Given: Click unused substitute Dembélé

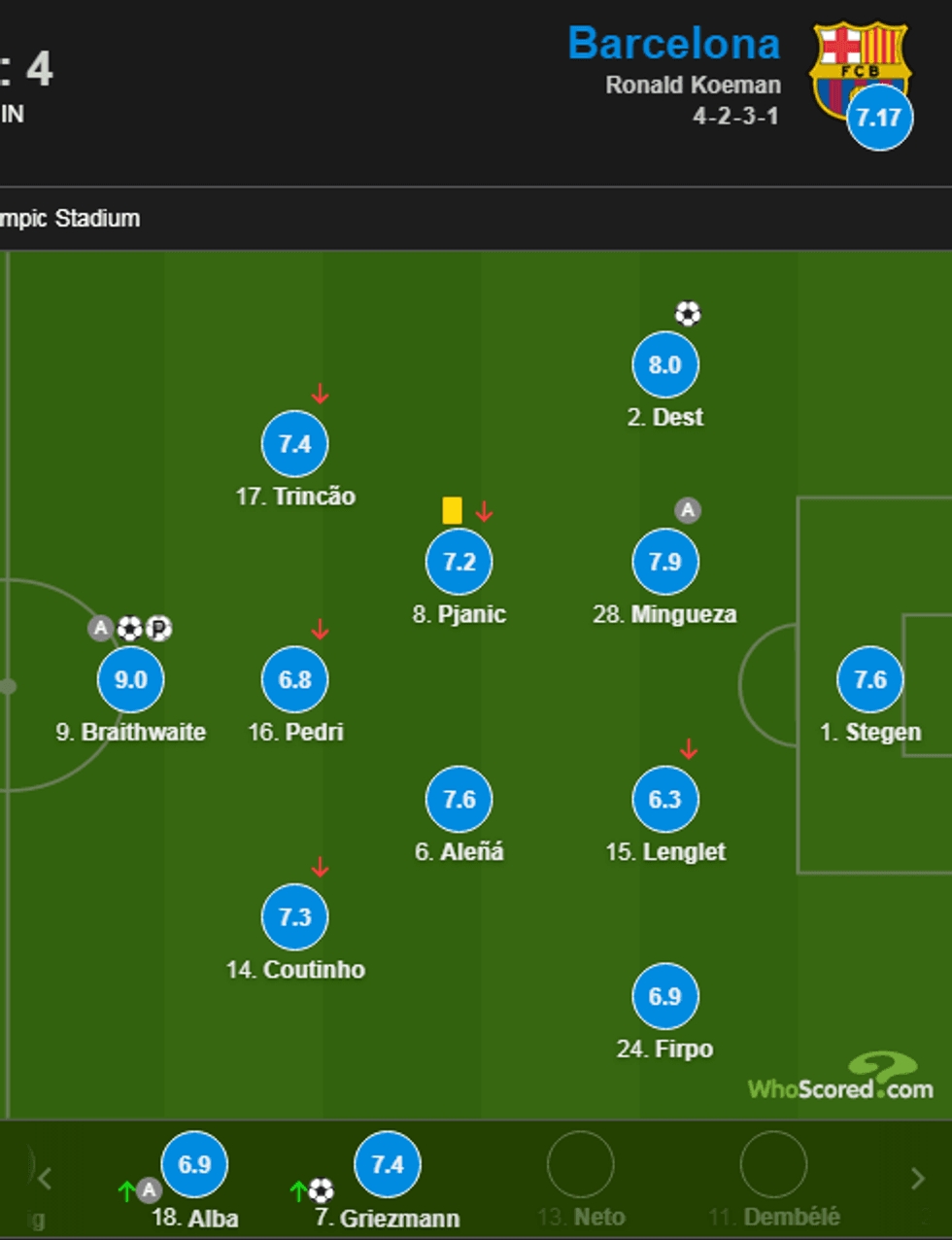Looking at the screenshot, I should 773,1164.
